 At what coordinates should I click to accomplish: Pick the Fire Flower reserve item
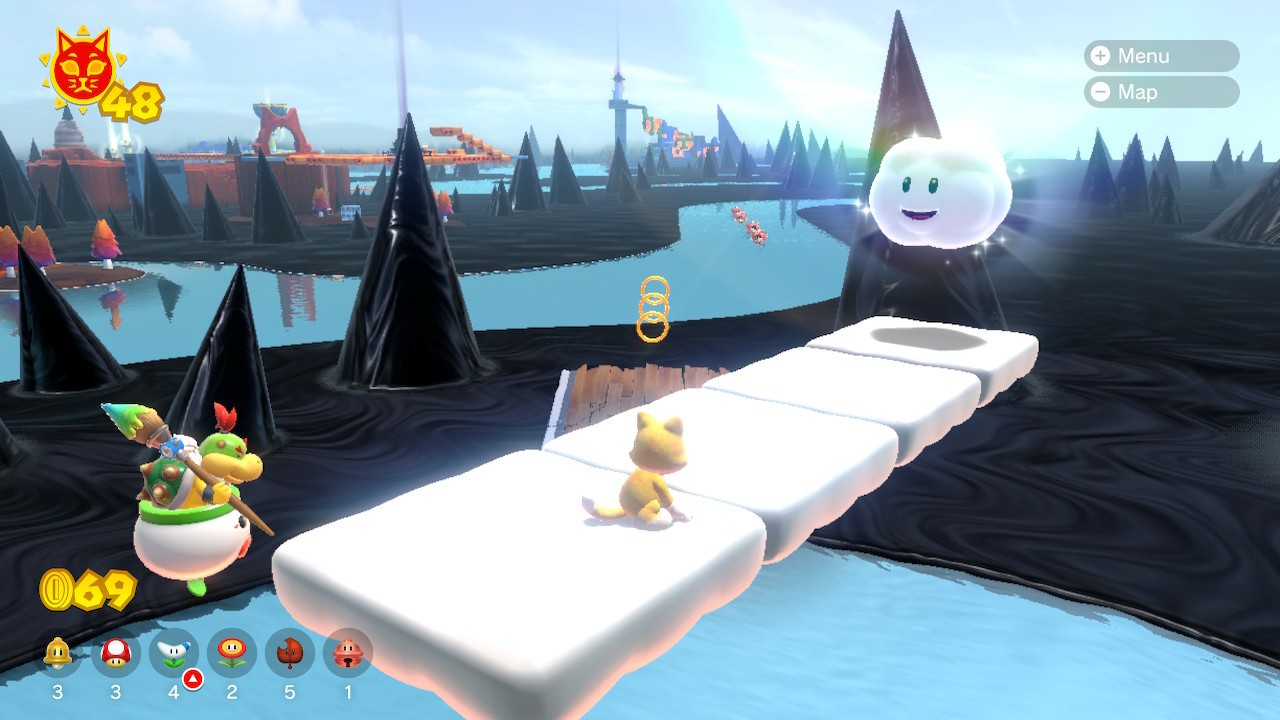232,654
